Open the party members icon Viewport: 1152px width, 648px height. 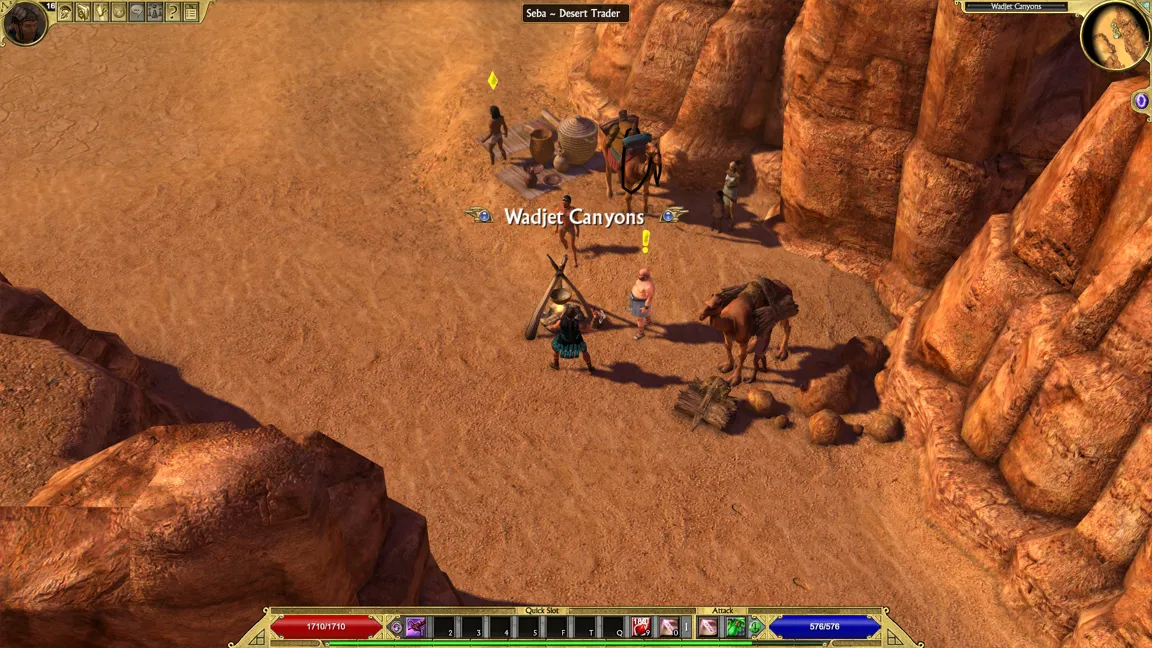point(155,12)
